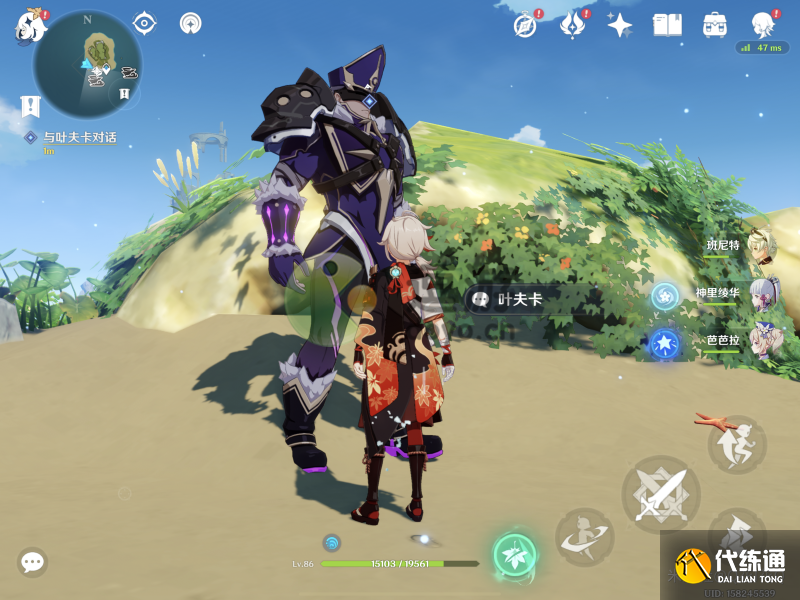Open the character screen icon
The width and height of the screenshot is (800, 600).
point(763,25)
